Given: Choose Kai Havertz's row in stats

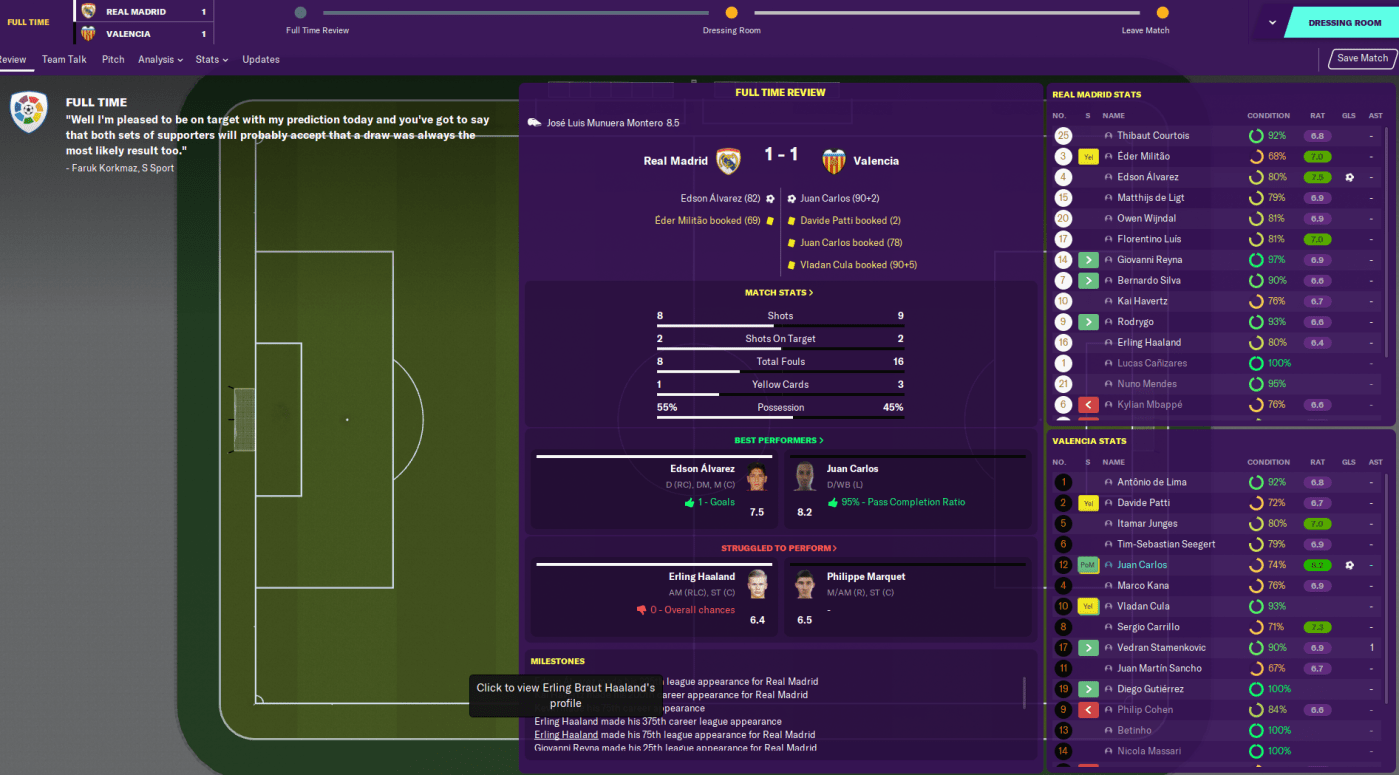Looking at the screenshot, I should (1142, 301).
